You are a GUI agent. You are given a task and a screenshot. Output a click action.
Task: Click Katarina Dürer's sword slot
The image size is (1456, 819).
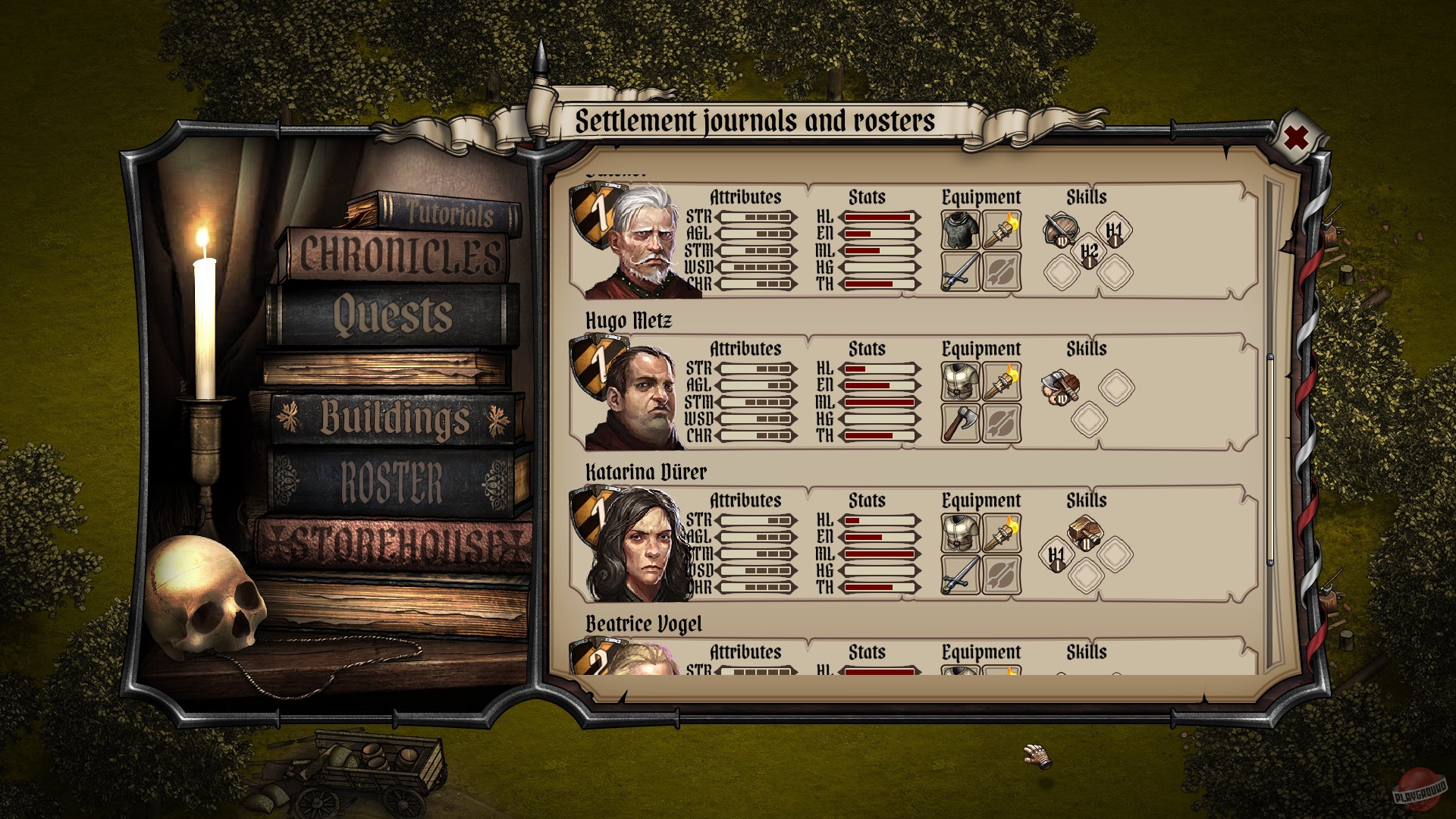coord(960,574)
